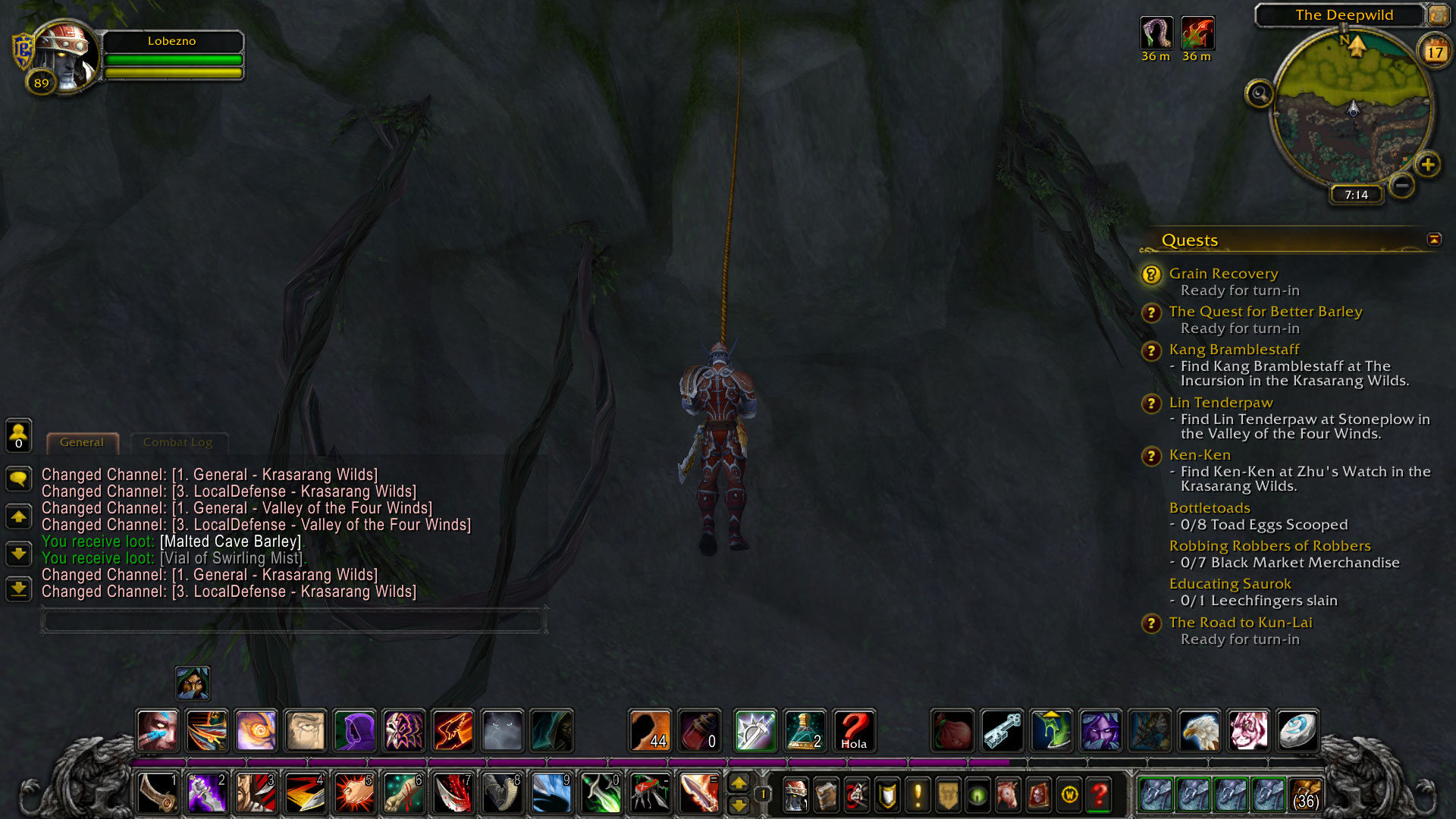Open the chat menu speech bubble button

tap(19, 479)
